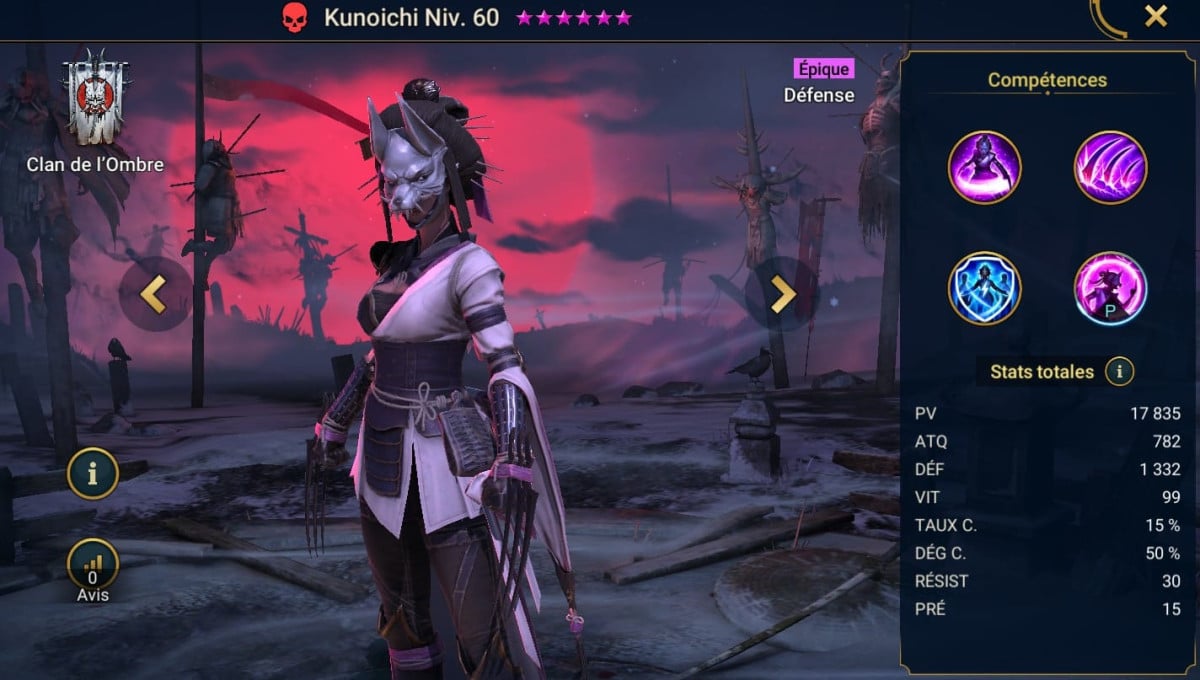Screen dimensions: 1200x680
Task: Open the champion info button
Action: point(93,475)
